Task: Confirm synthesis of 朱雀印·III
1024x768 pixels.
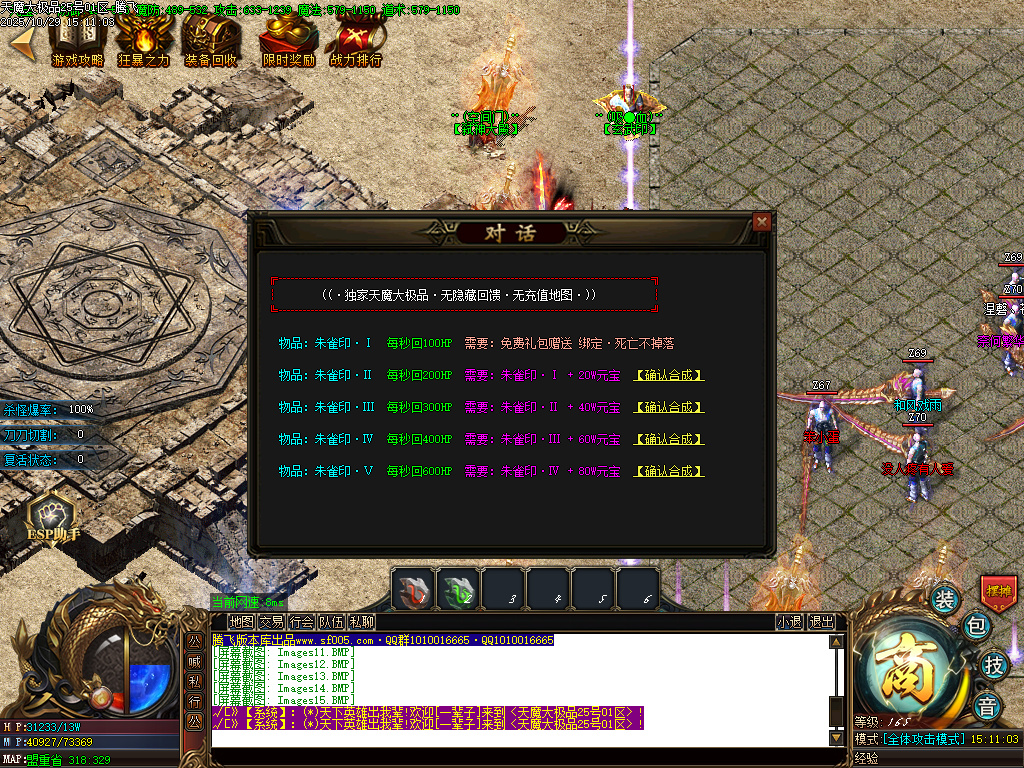Action: [x=669, y=408]
